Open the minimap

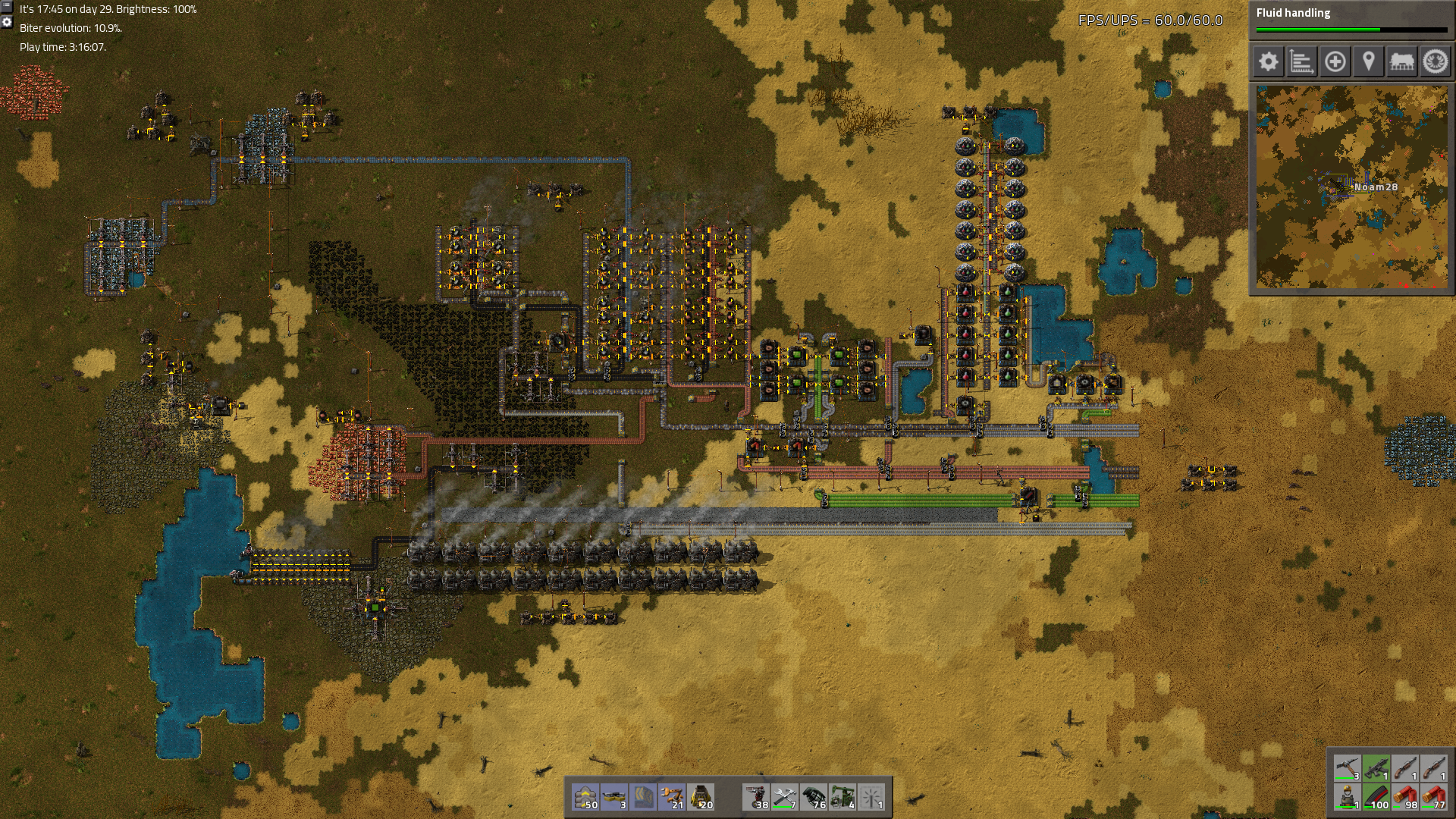click(1351, 187)
